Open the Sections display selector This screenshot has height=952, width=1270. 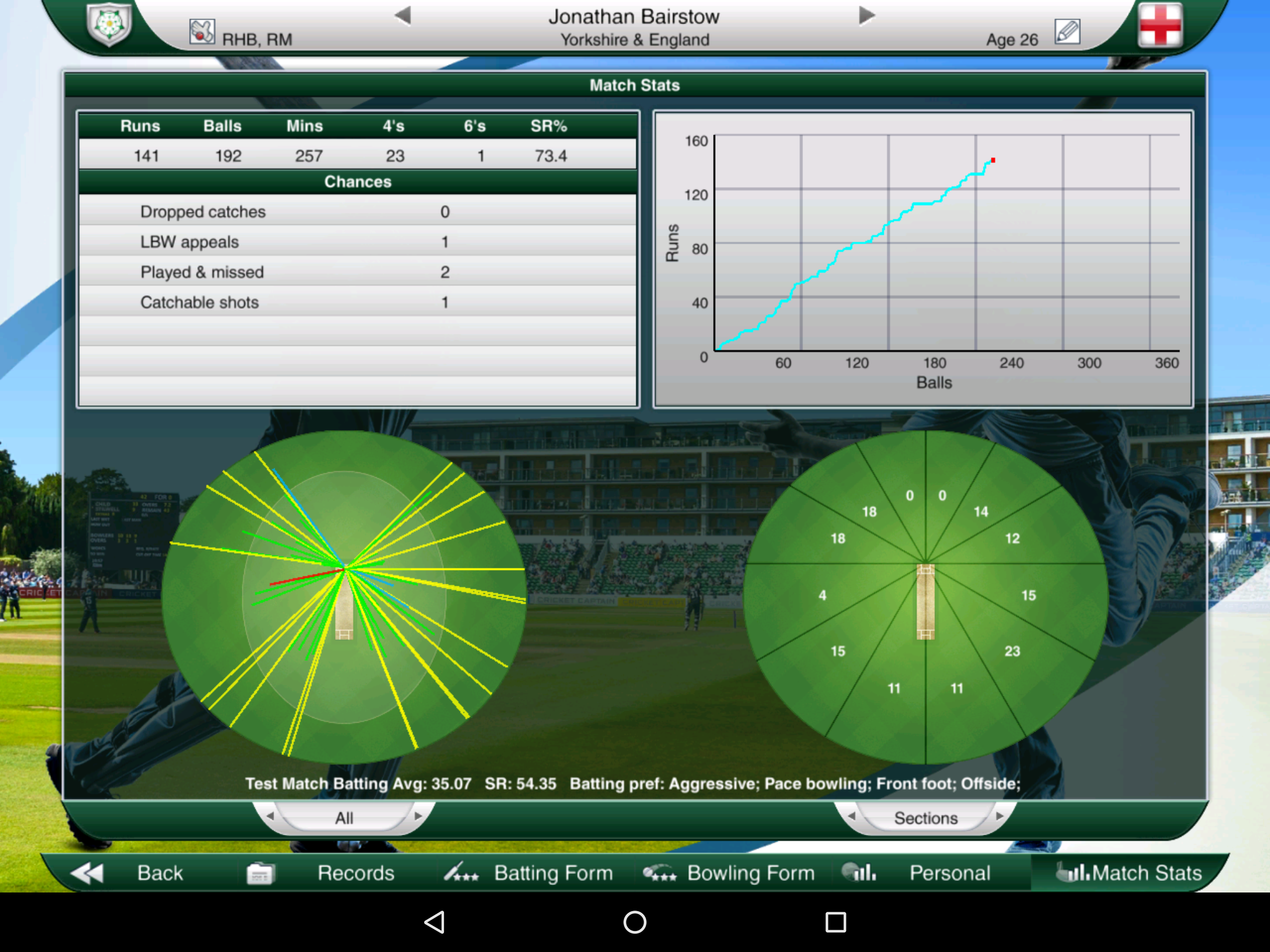[x=925, y=818]
